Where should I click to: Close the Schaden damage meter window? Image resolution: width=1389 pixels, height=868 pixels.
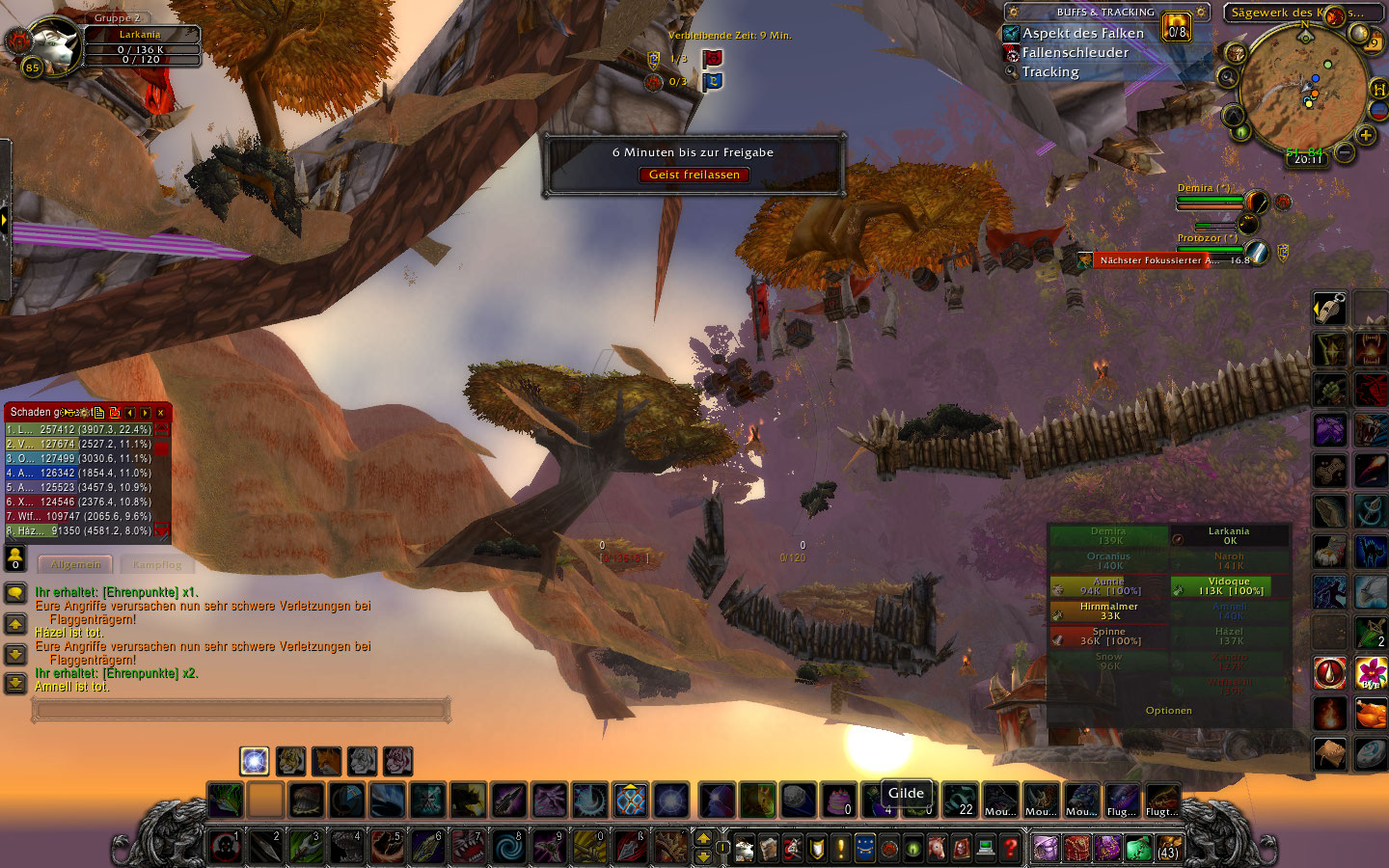161,413
